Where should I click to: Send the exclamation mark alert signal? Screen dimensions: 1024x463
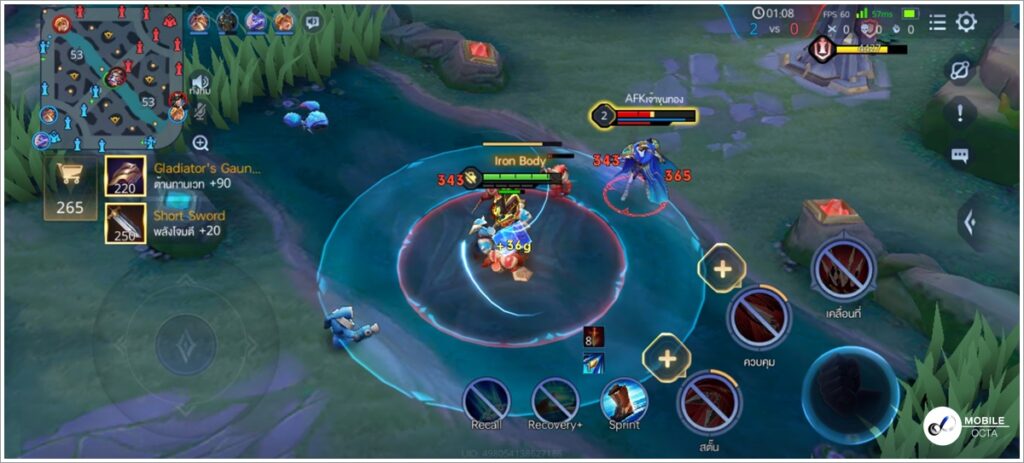(960, 113)
